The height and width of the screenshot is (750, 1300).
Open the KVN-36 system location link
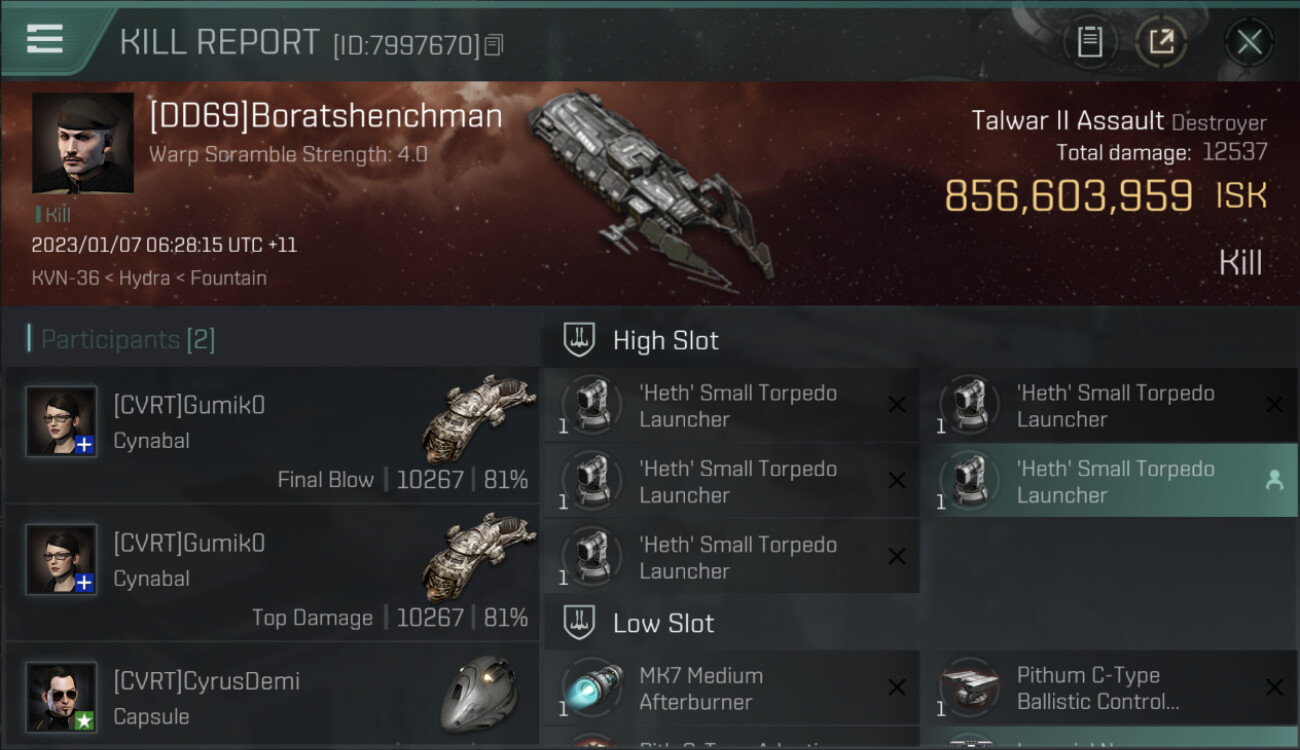pos(65,278)
